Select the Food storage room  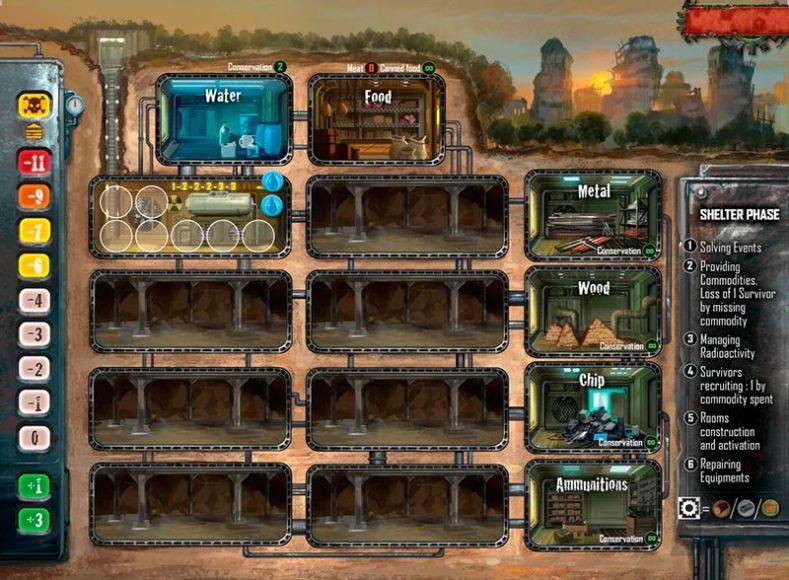point(376,119)
